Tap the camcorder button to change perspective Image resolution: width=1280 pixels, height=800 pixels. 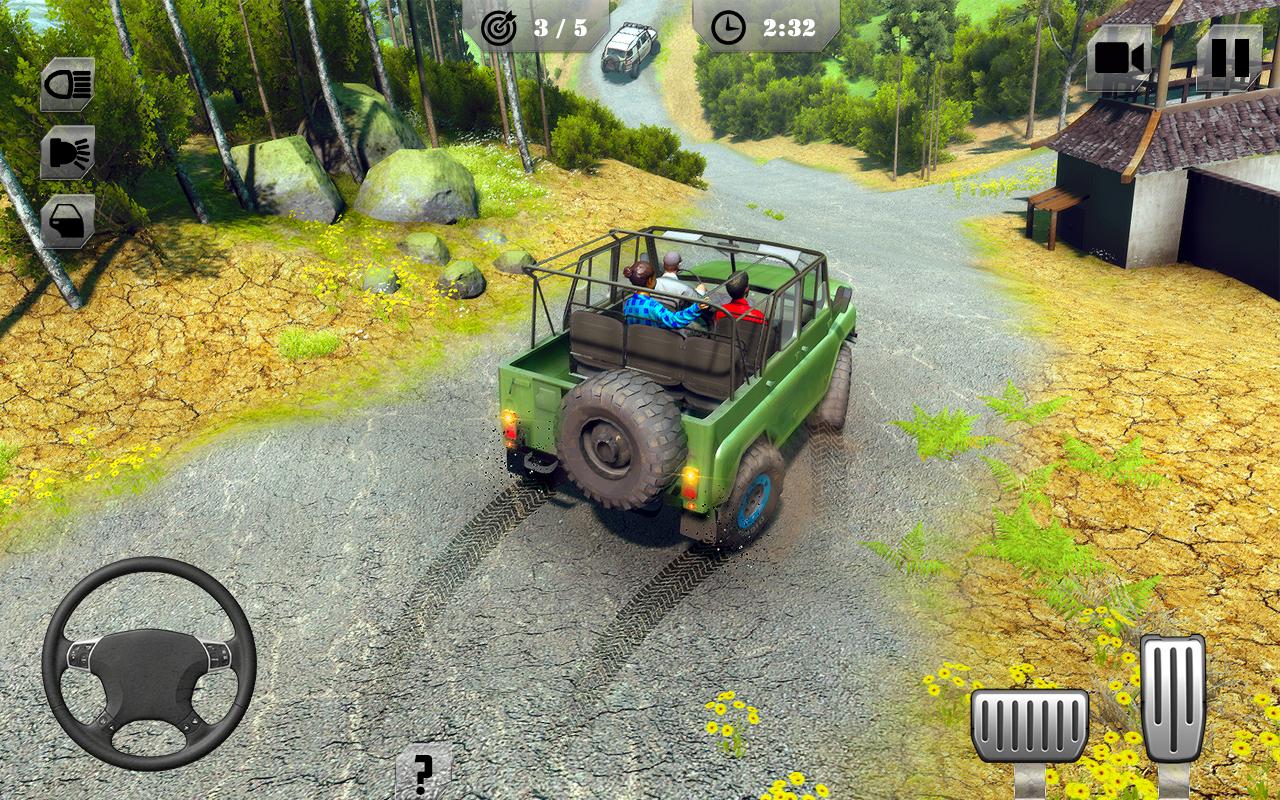point(1120,57)
